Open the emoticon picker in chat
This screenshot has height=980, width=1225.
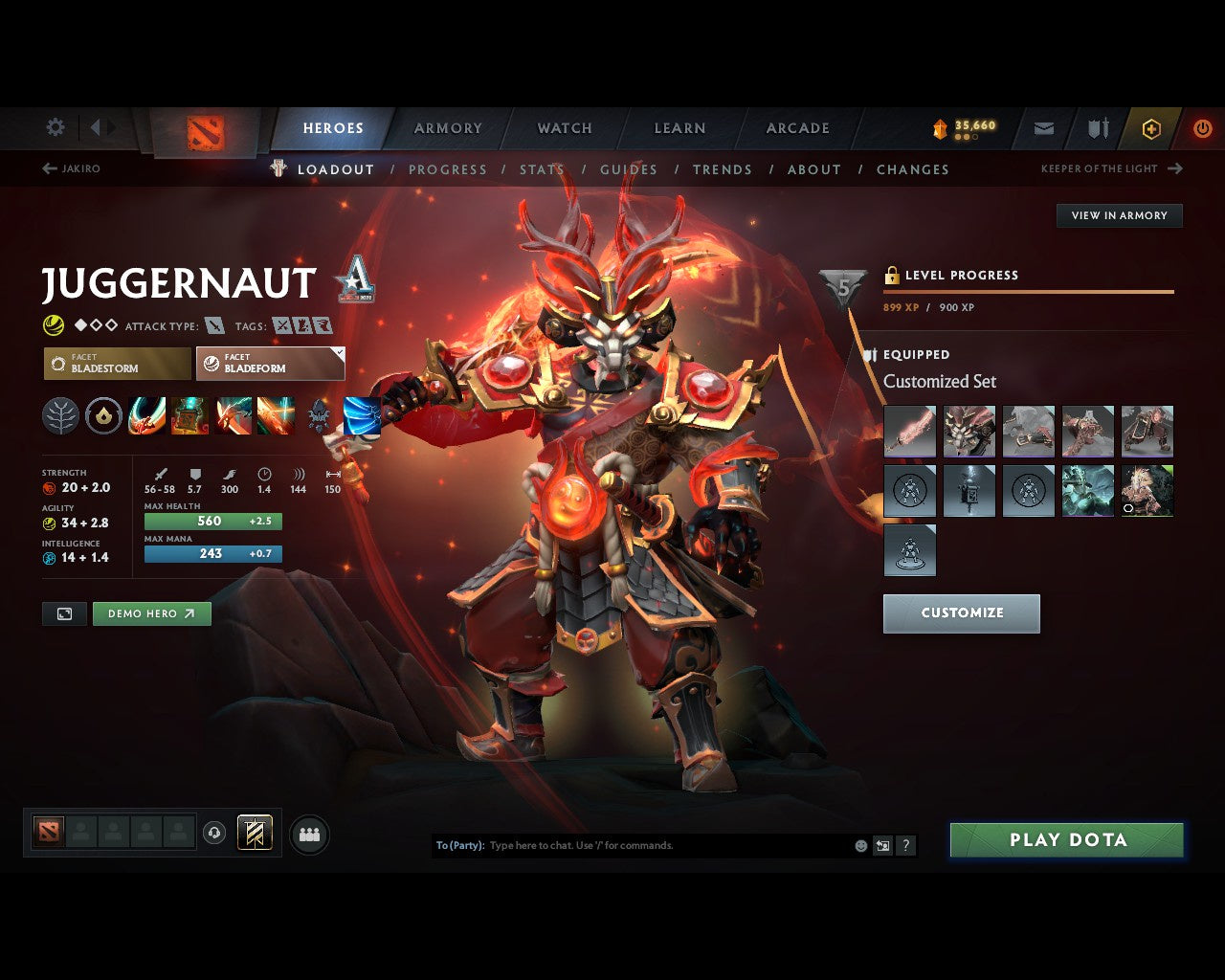[859, 845]
